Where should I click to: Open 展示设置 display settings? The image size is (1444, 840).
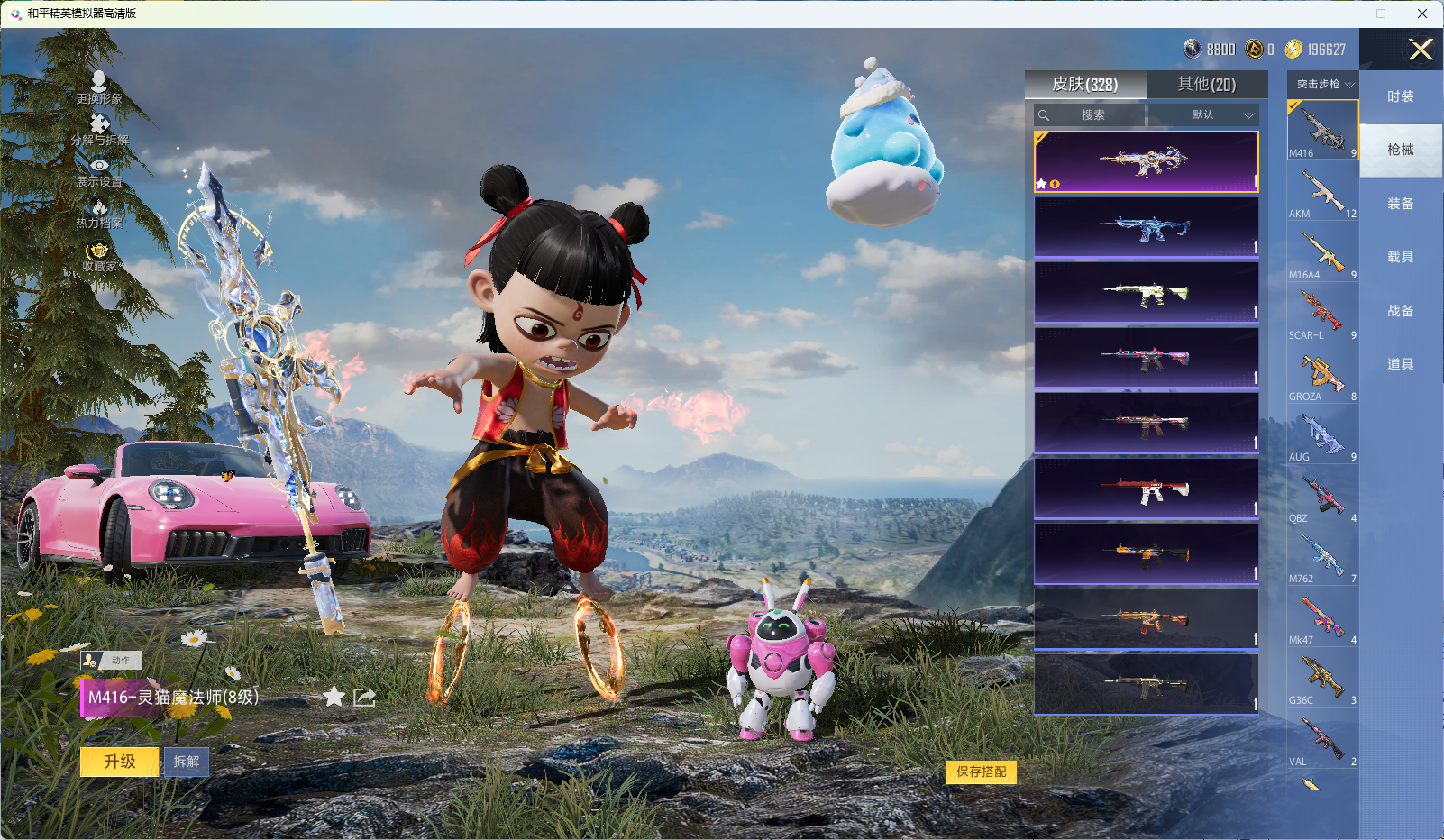(x=99, y=171)
